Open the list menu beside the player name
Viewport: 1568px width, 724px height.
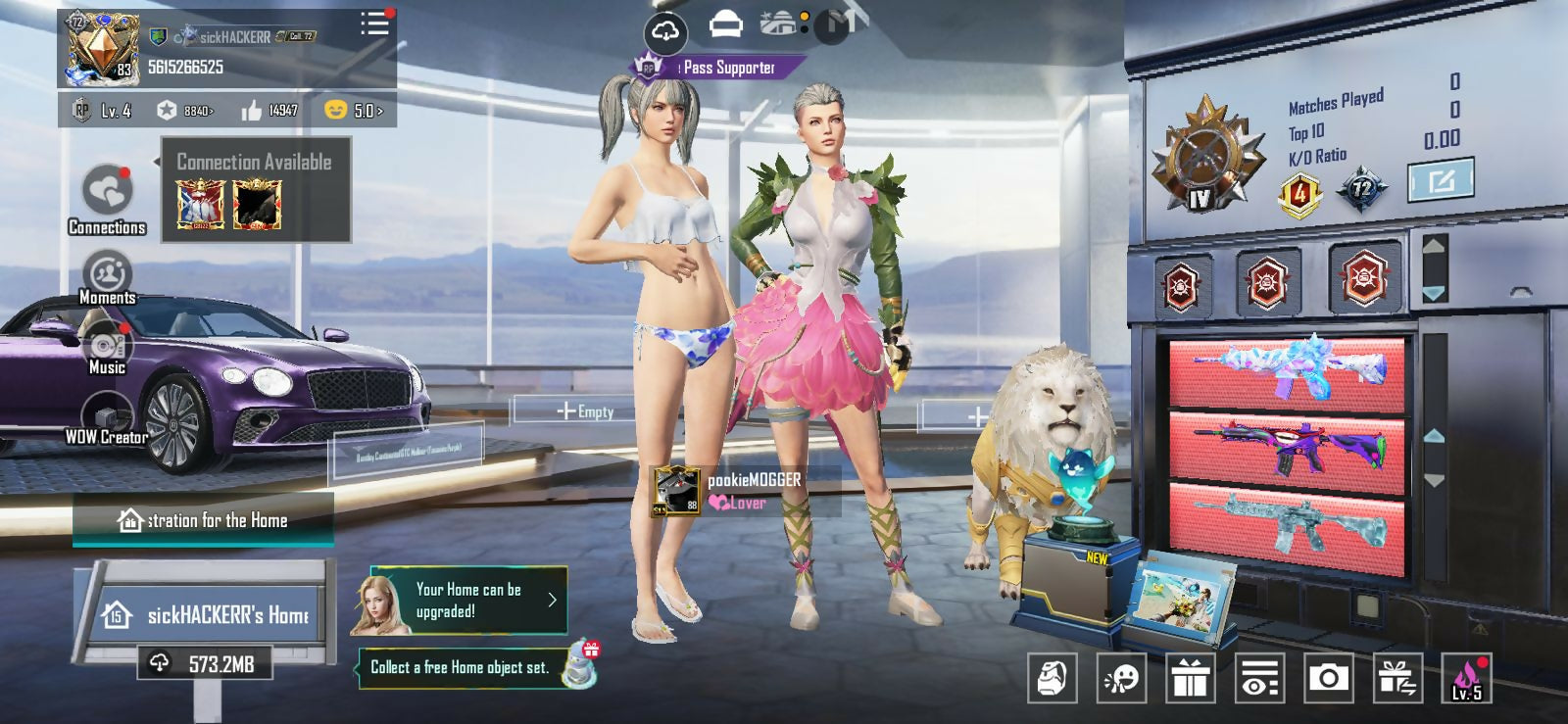pyautogui.click(x=374, y=24)
